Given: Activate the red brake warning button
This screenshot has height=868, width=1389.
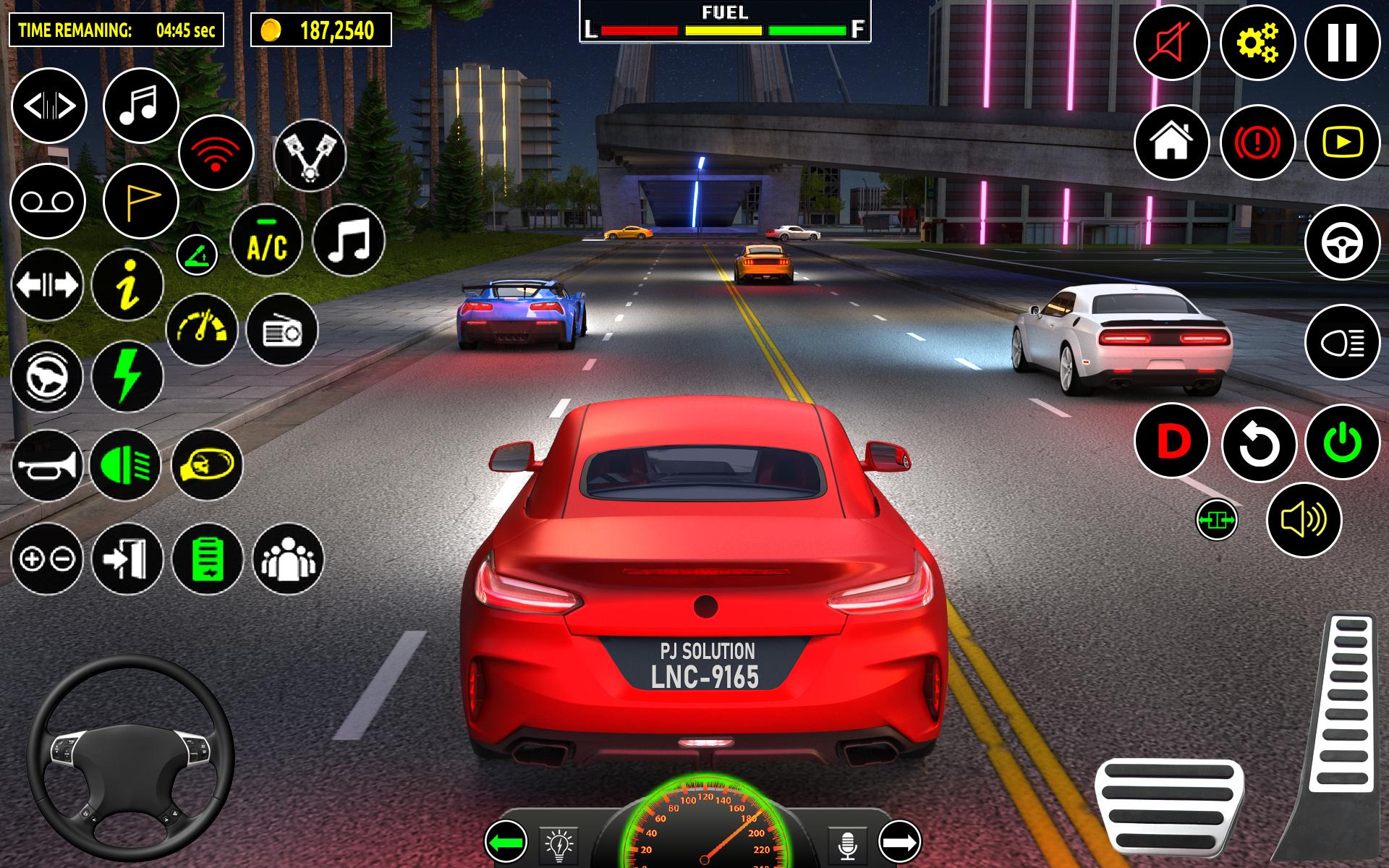Looking at the screenshot, I should (x=1257, y=142).
